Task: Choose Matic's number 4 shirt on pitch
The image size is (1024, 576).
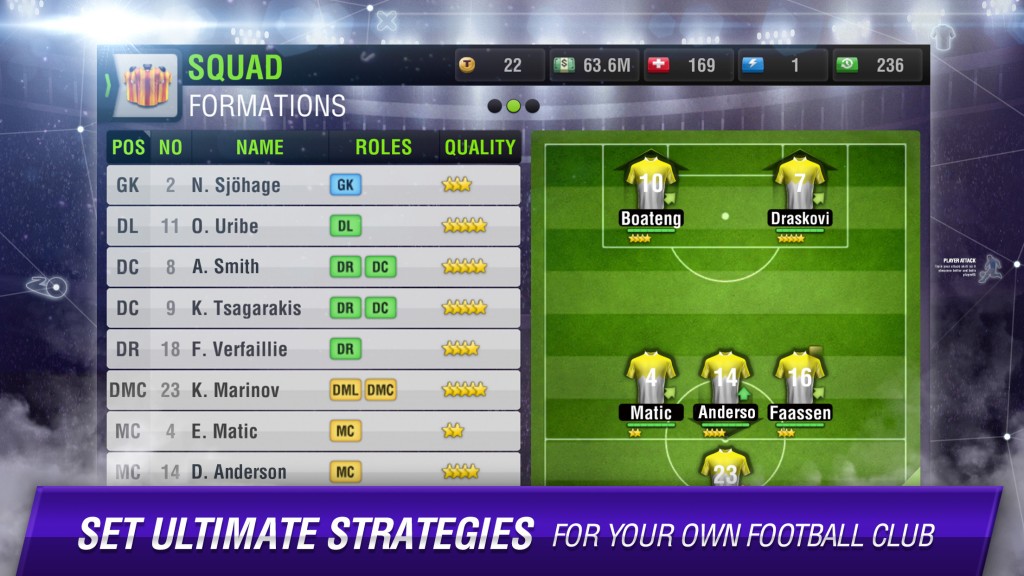Action: tap(651, 377)
